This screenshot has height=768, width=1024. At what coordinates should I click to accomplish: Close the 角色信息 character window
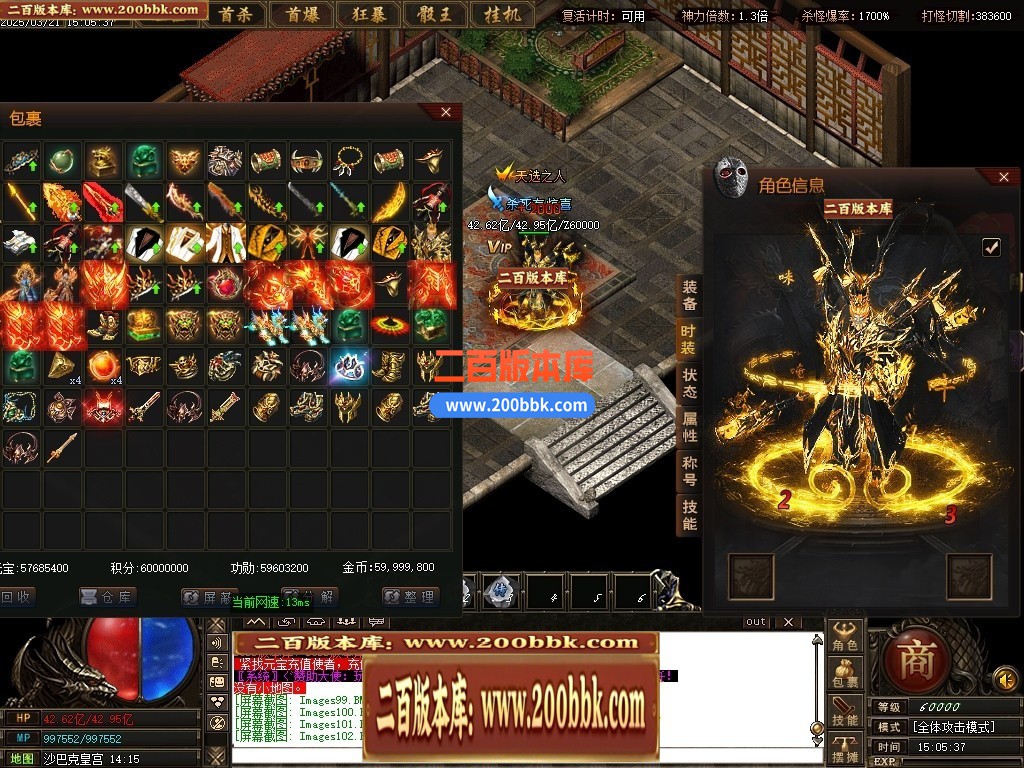pyautogui.click(x=1004, y=177)
